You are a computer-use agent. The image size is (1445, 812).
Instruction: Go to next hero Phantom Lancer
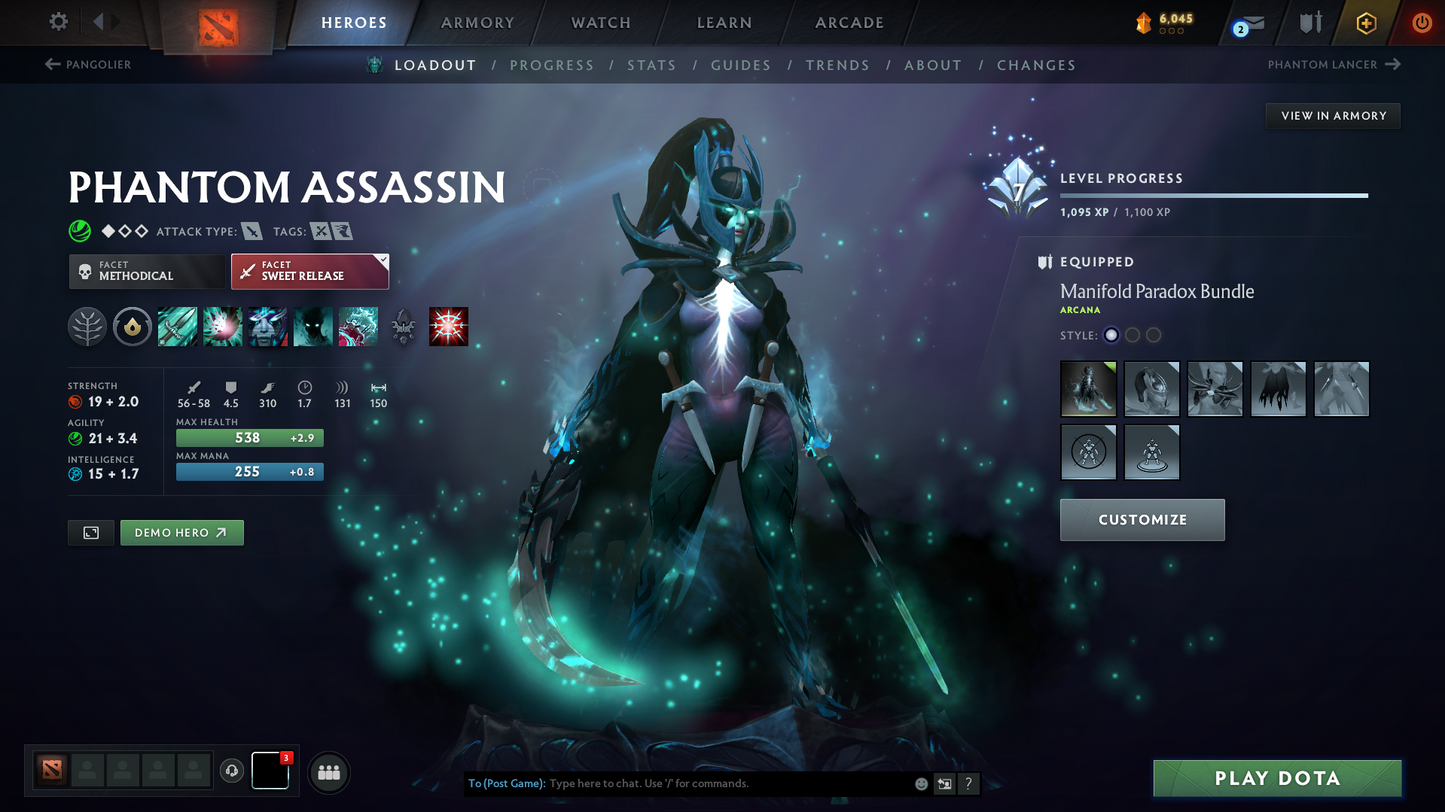pyautogui.click(x=1334, y=65)
